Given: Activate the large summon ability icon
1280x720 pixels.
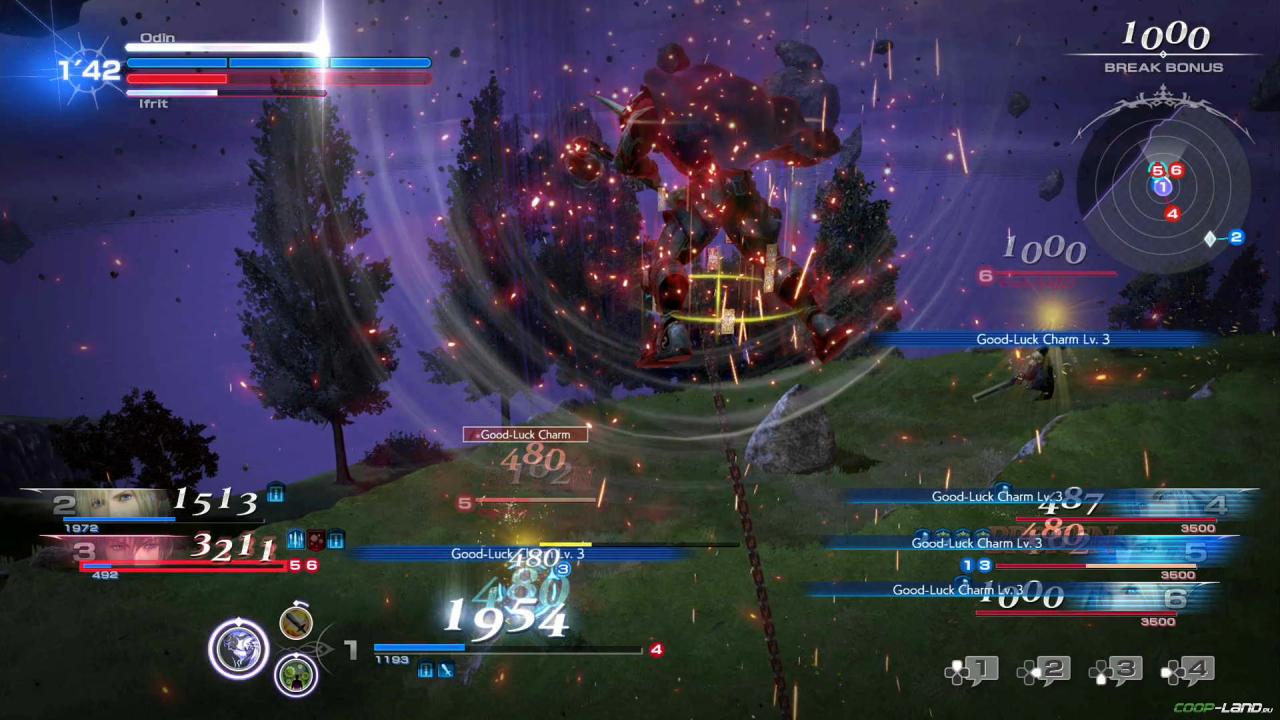Looking at the screenshot, I should [238, 649].
